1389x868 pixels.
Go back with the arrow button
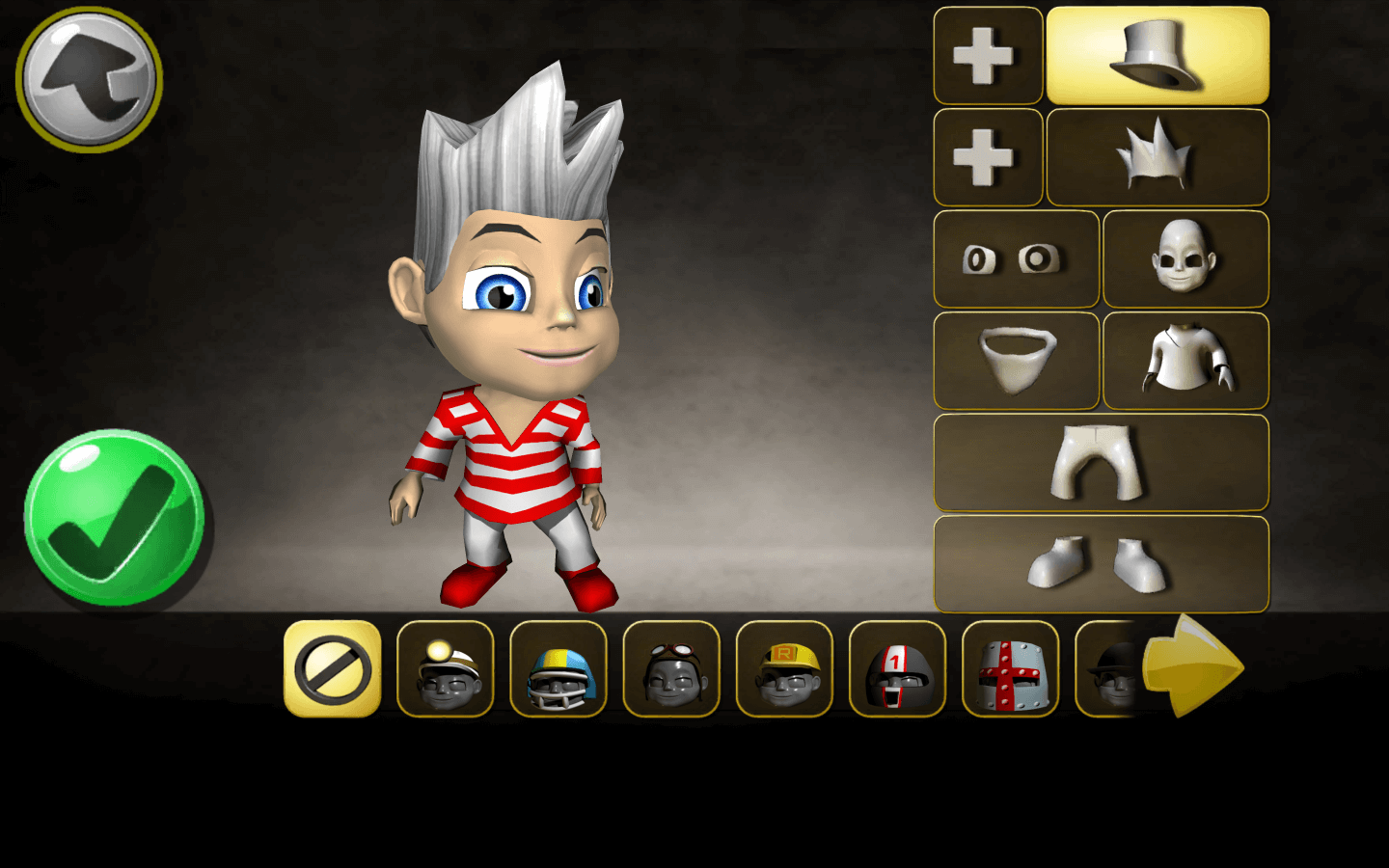[x=89, y=80]
